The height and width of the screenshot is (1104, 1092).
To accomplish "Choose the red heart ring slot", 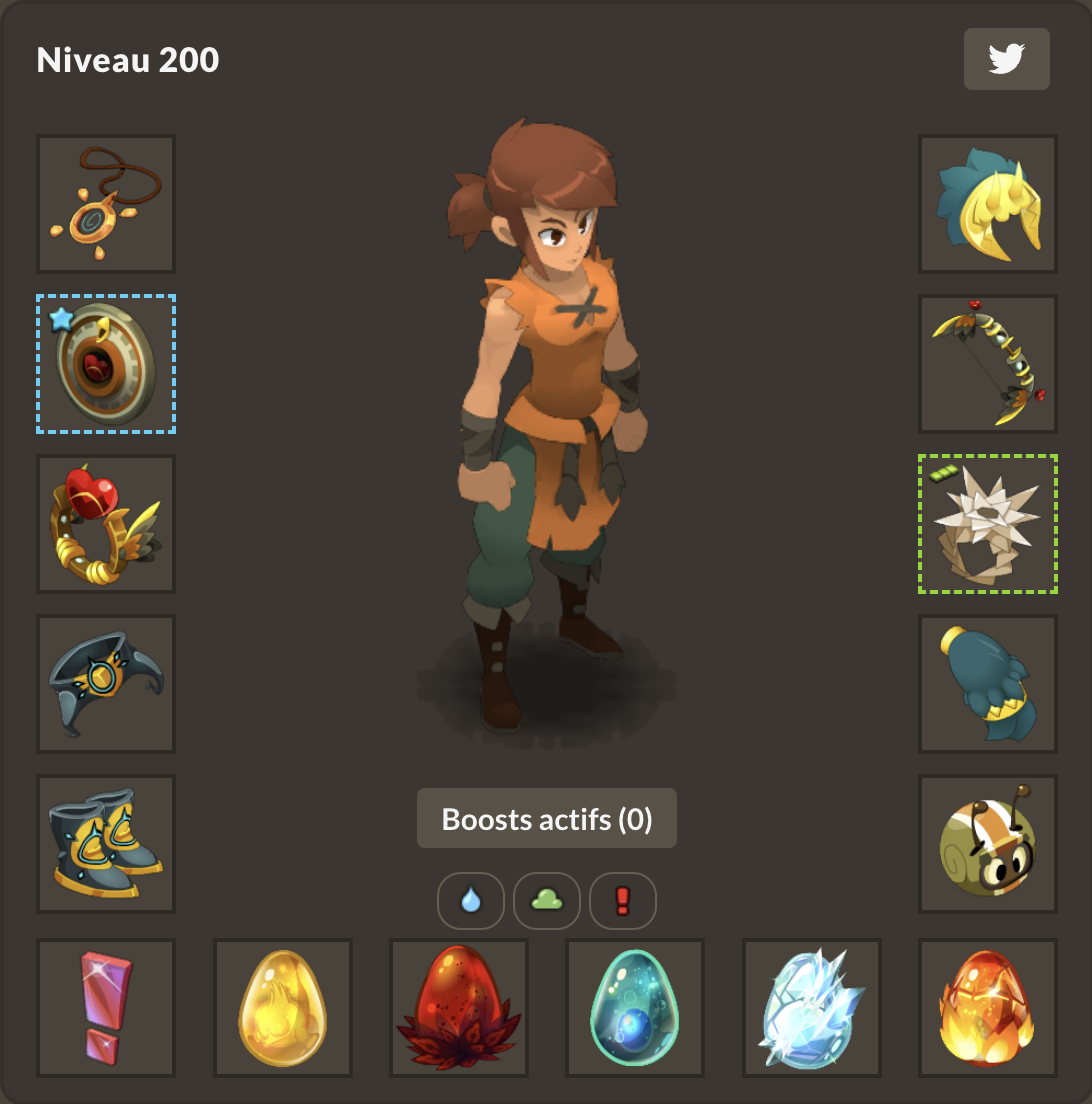I will (106, 524).
